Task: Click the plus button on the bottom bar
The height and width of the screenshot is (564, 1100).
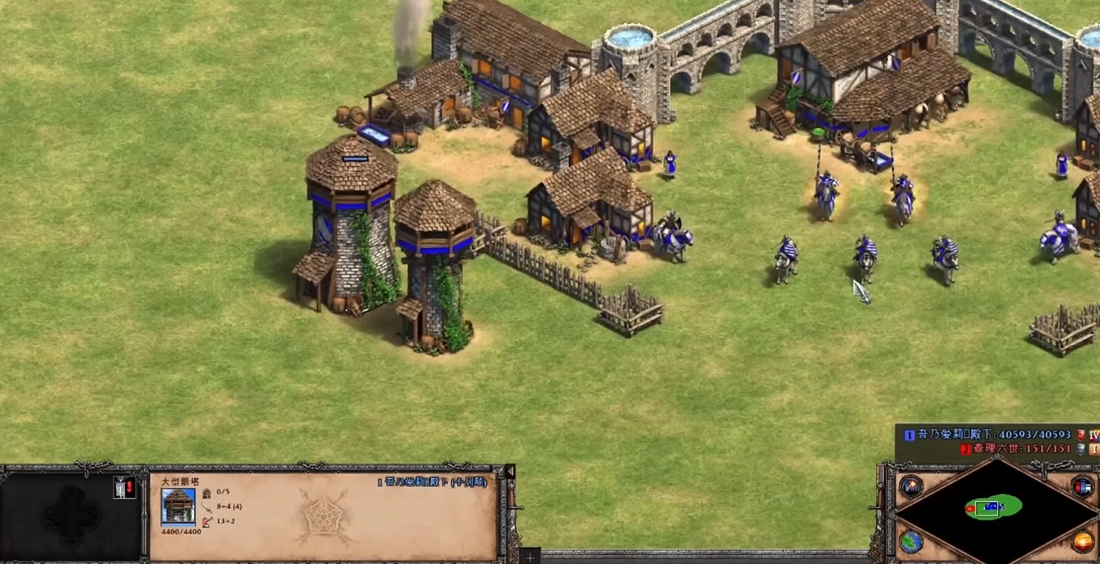Action: click(530, 556)
